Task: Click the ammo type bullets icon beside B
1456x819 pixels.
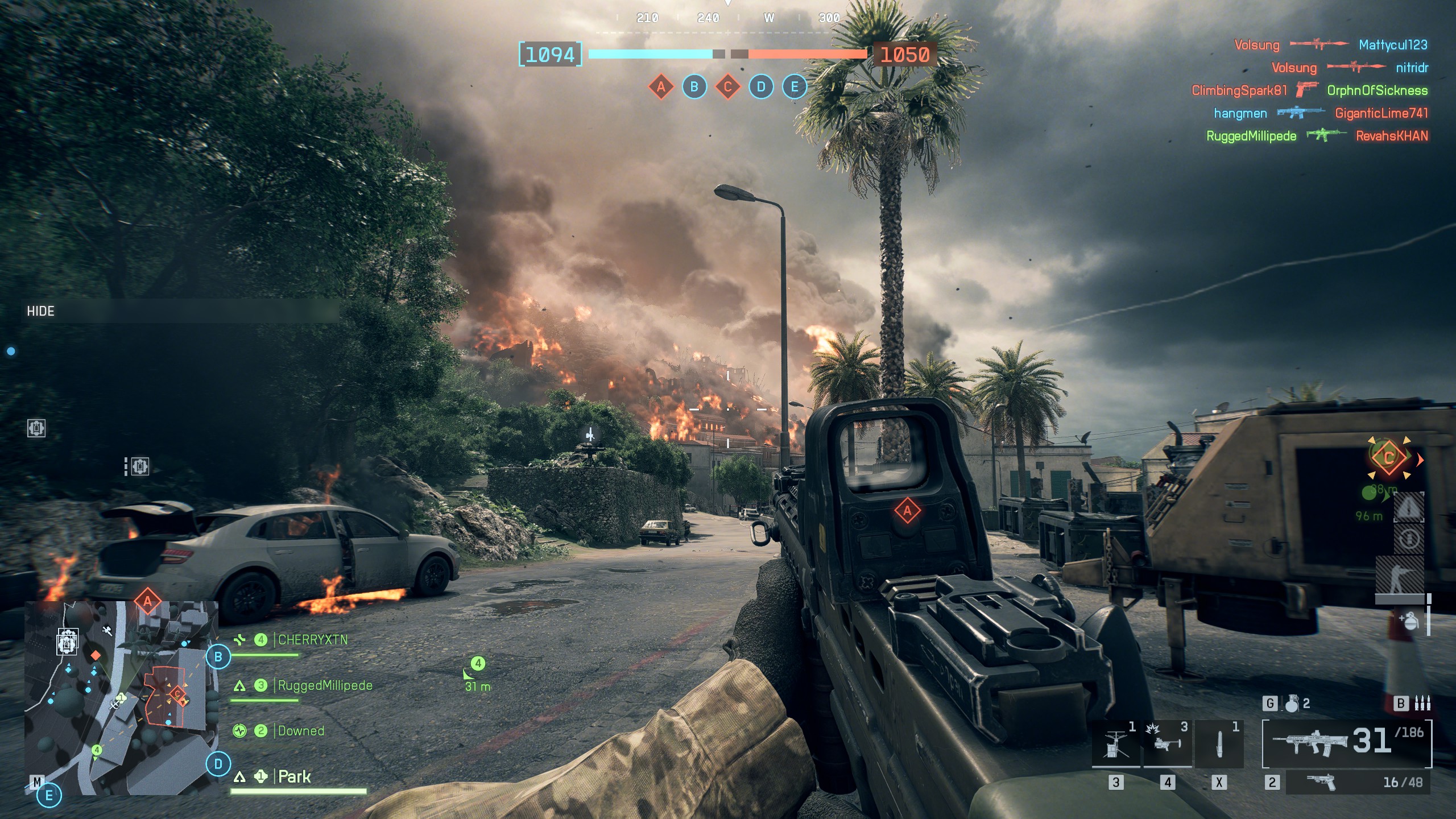Action: click(x=1421, y=704)
